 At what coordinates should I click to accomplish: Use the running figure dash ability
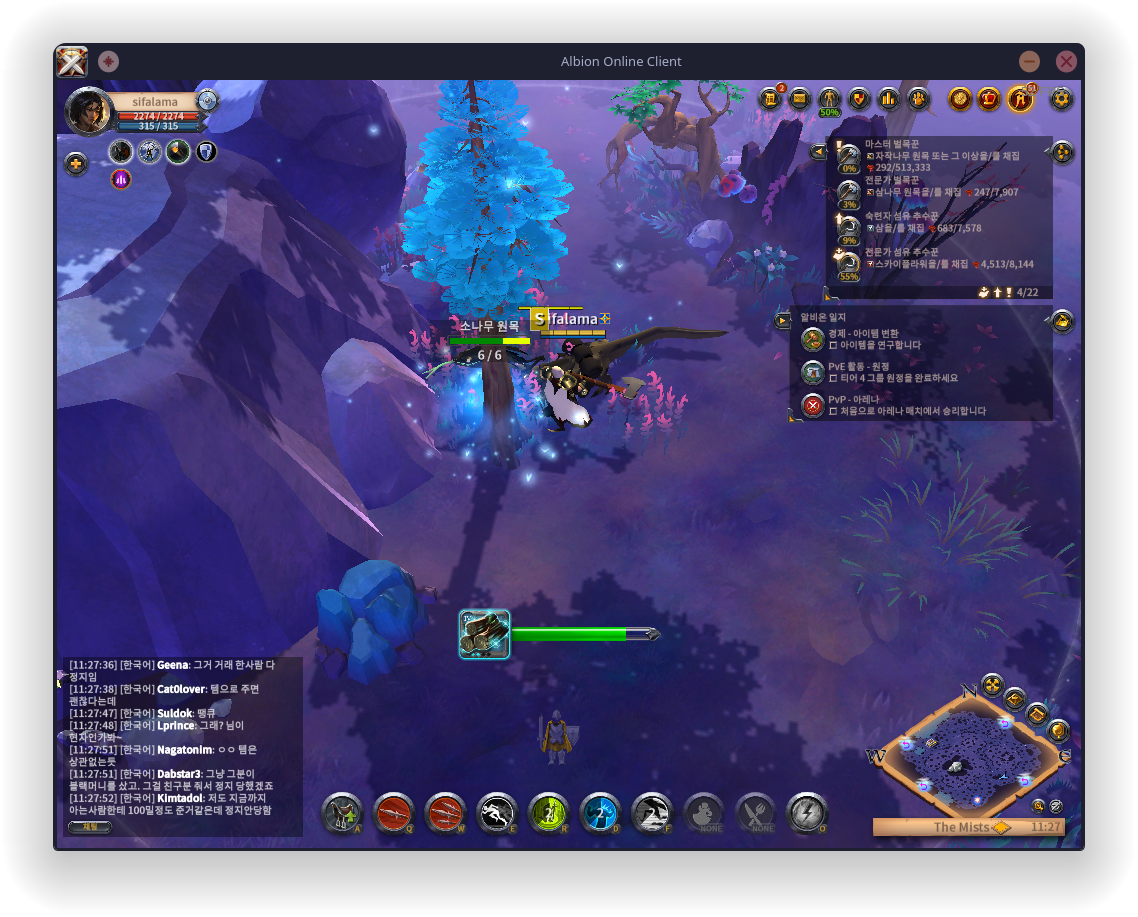pos(497,813)
